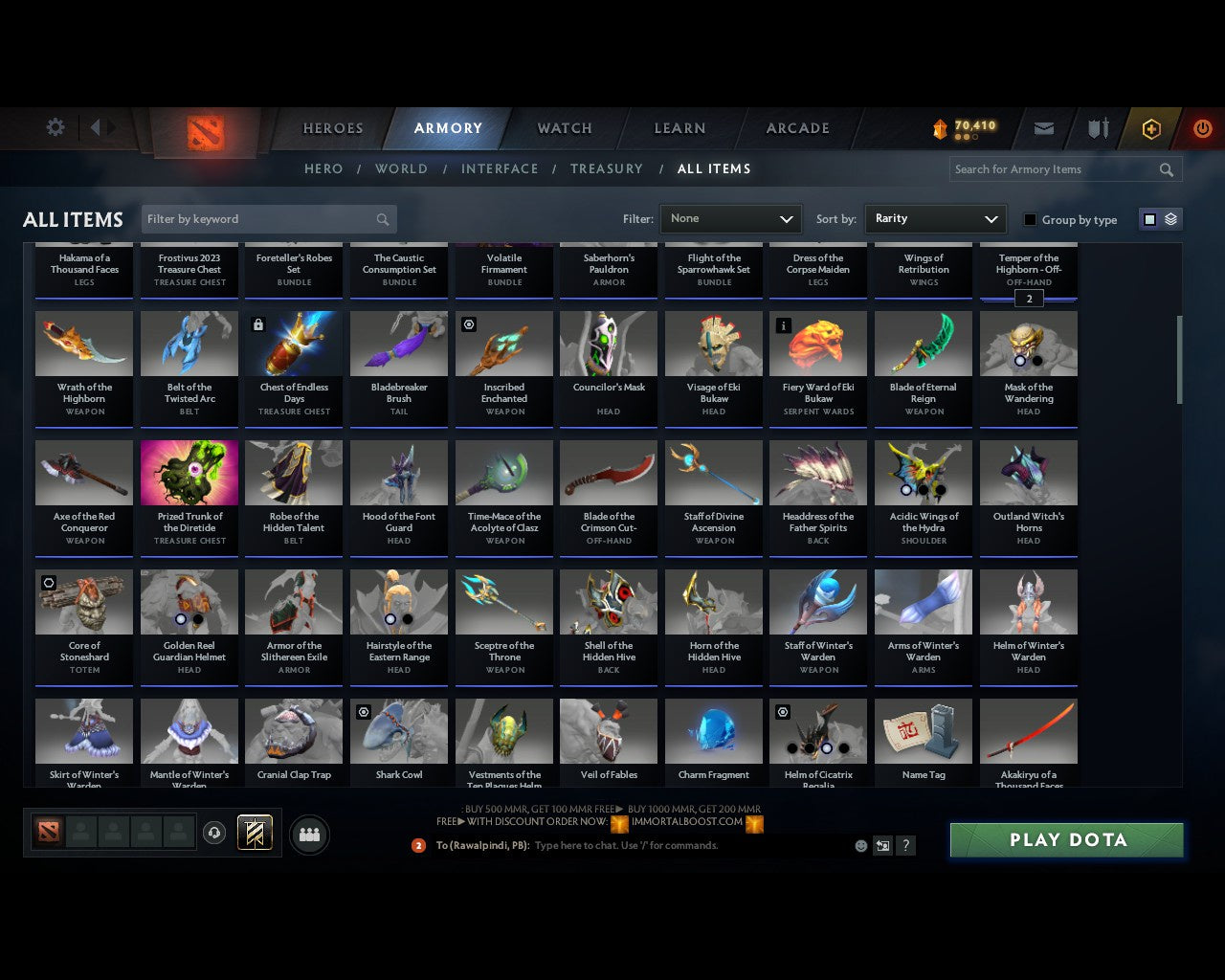Switch to the HEROES tab
The height and width of the screenshot is (980, 1225).
pyautogui.click(x=332, y=128)
